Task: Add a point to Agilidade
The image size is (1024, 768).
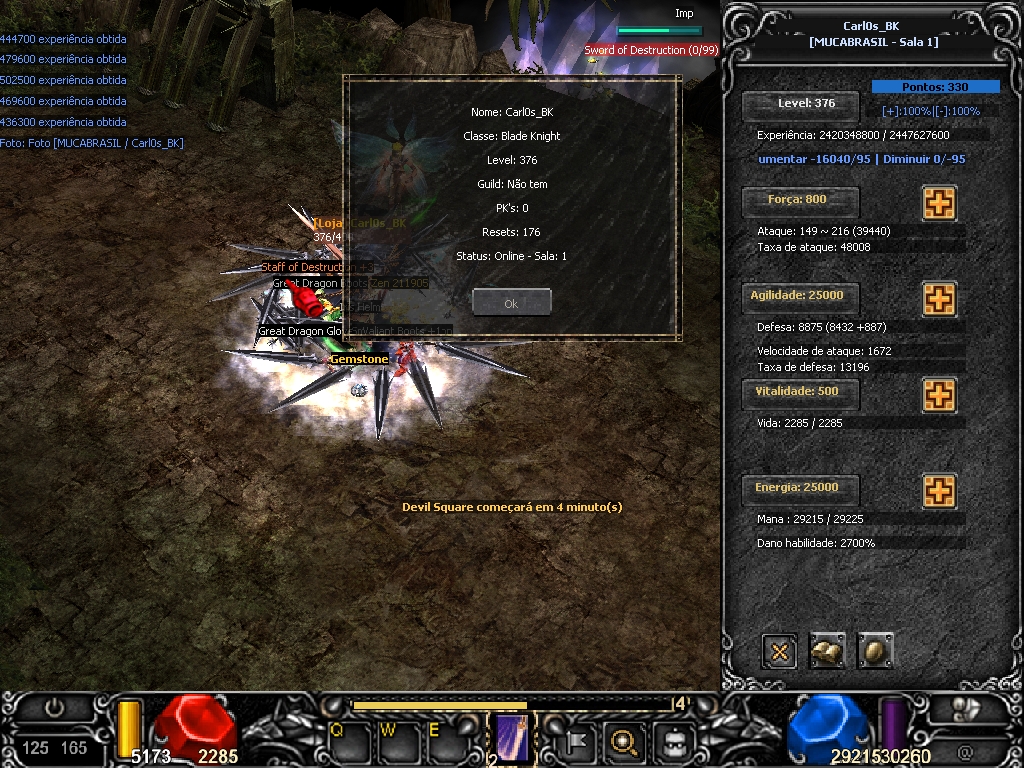Action: click(938, 299)
